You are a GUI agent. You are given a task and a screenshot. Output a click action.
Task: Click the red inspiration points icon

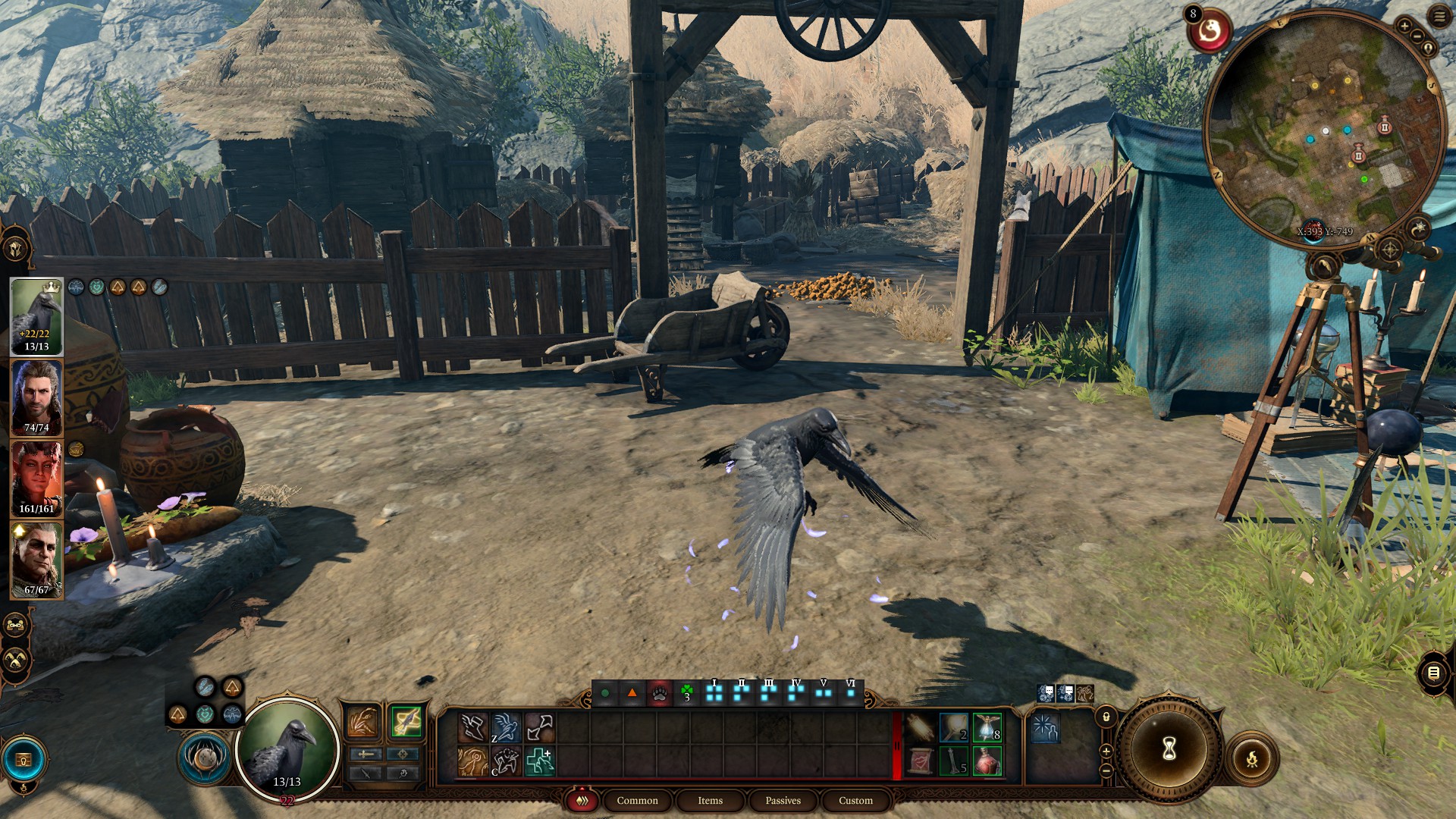[1210, 32]
